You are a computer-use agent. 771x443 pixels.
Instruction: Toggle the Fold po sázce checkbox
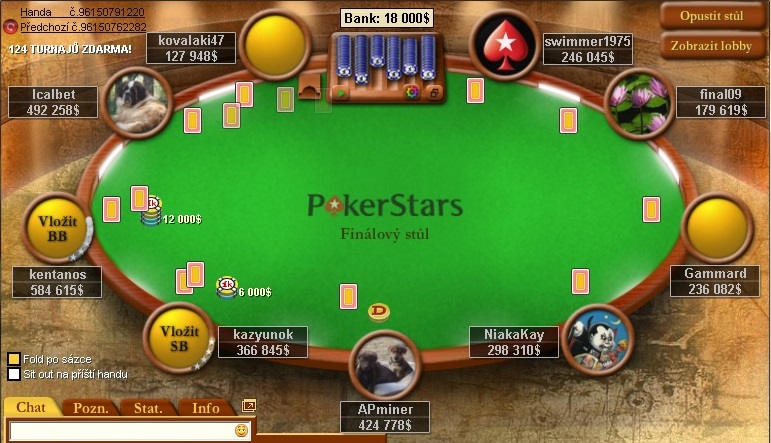14,358
